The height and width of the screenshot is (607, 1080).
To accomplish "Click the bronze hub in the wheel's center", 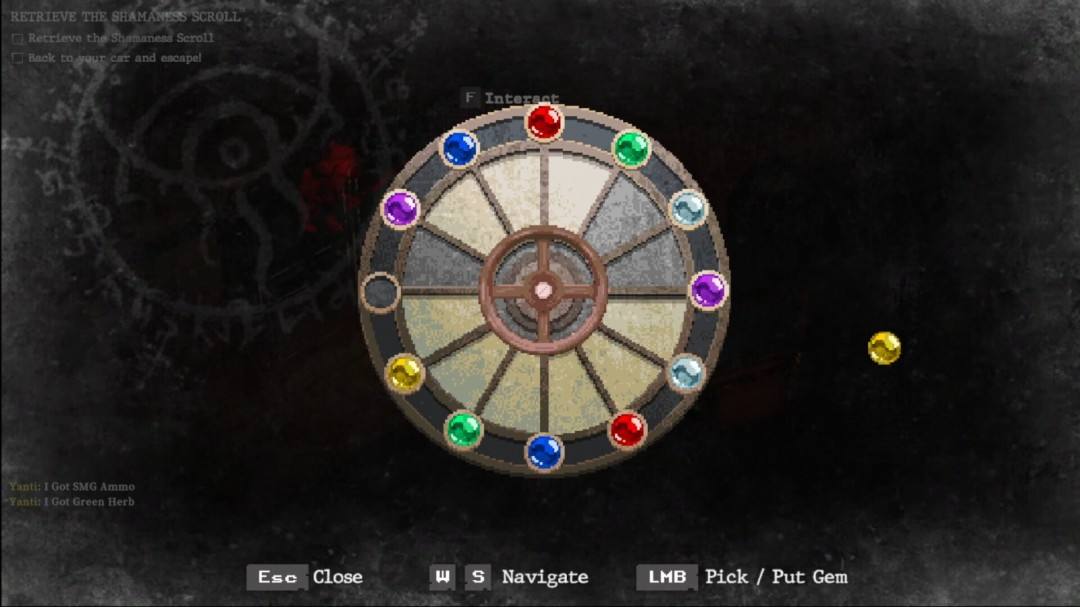I will click(x=543, y=290).
